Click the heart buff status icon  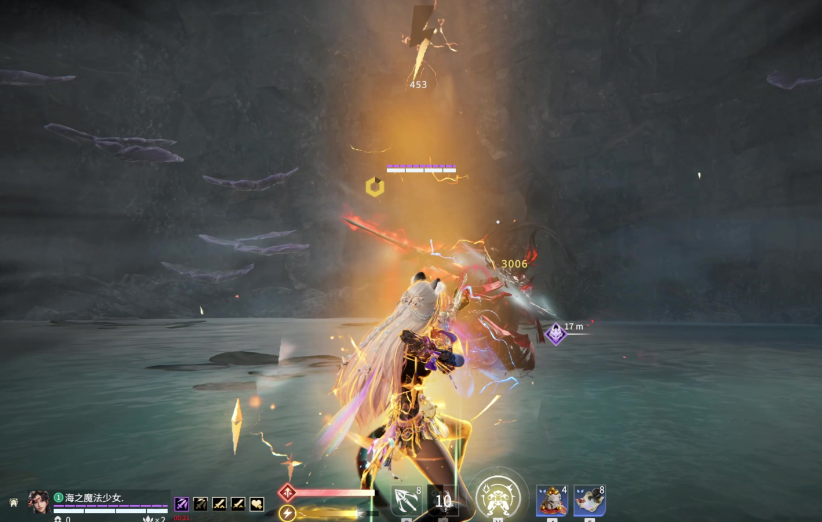(257, 504)
